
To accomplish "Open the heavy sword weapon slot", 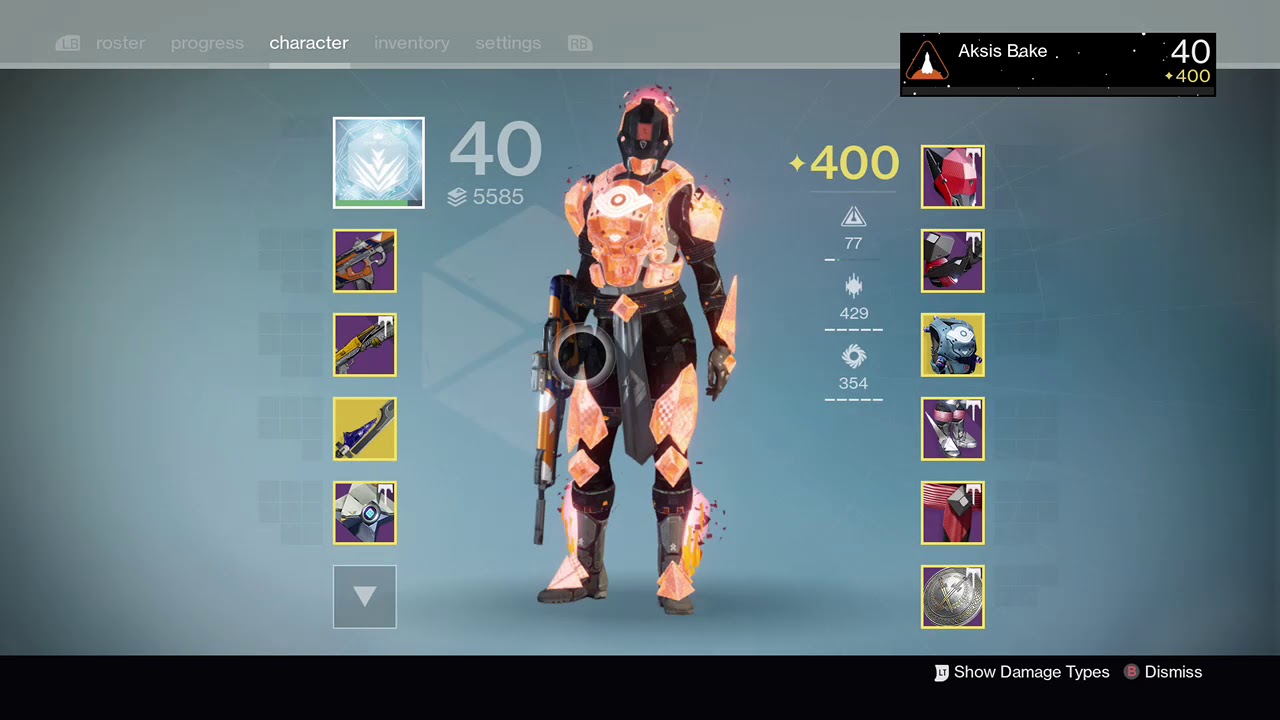I will [365, 429].
